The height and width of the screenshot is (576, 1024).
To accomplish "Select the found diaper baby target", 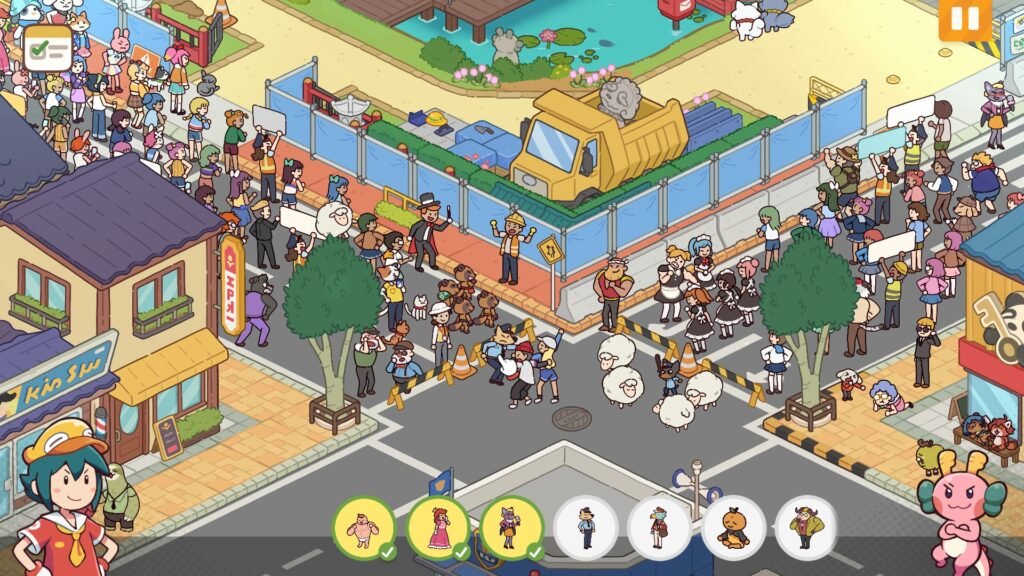I will pyautogui.click(x=363, y=527).
